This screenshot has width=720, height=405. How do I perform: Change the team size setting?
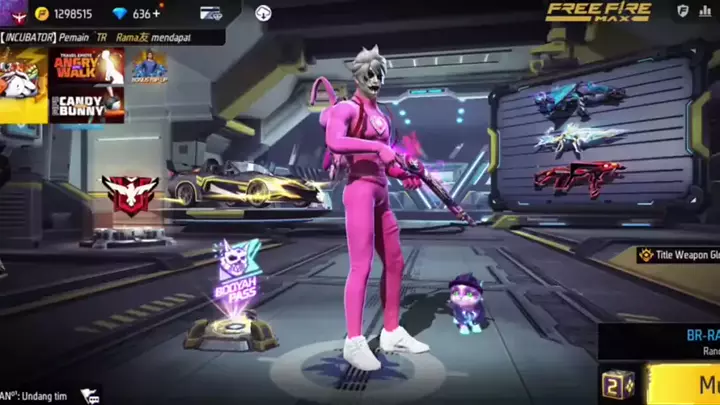click(x=617, y=385)
